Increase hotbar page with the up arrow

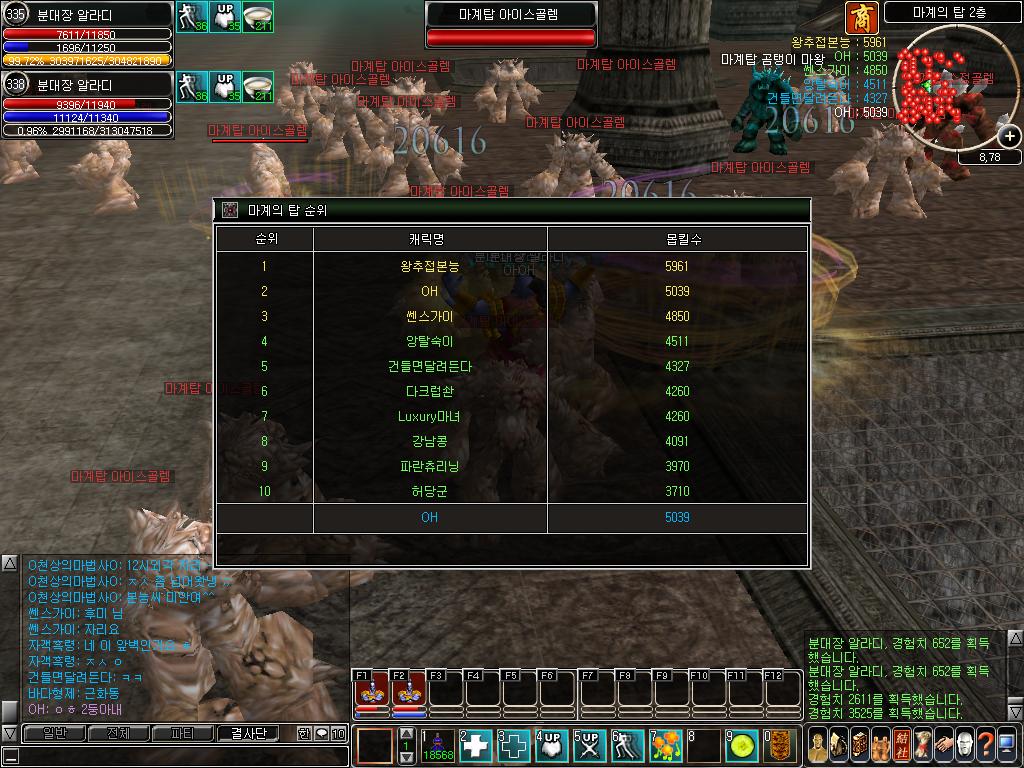point(406,734)
